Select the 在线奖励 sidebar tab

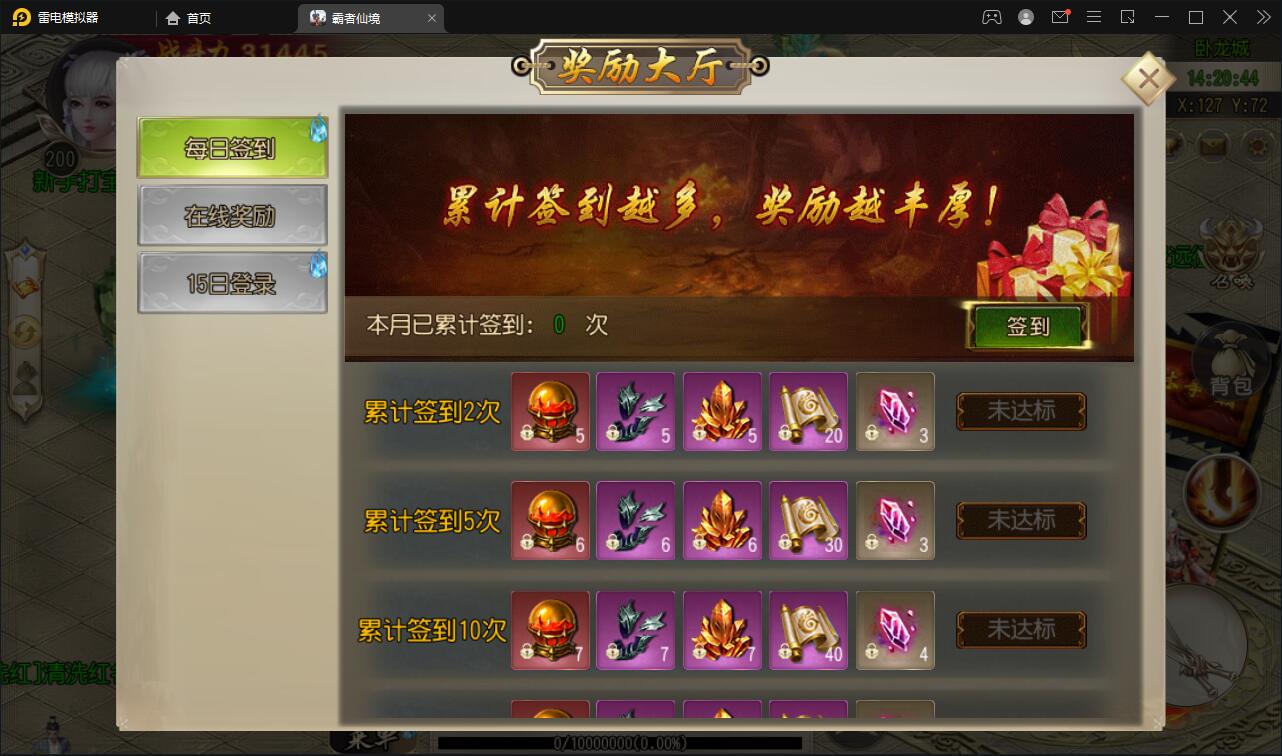click(232, 214)
